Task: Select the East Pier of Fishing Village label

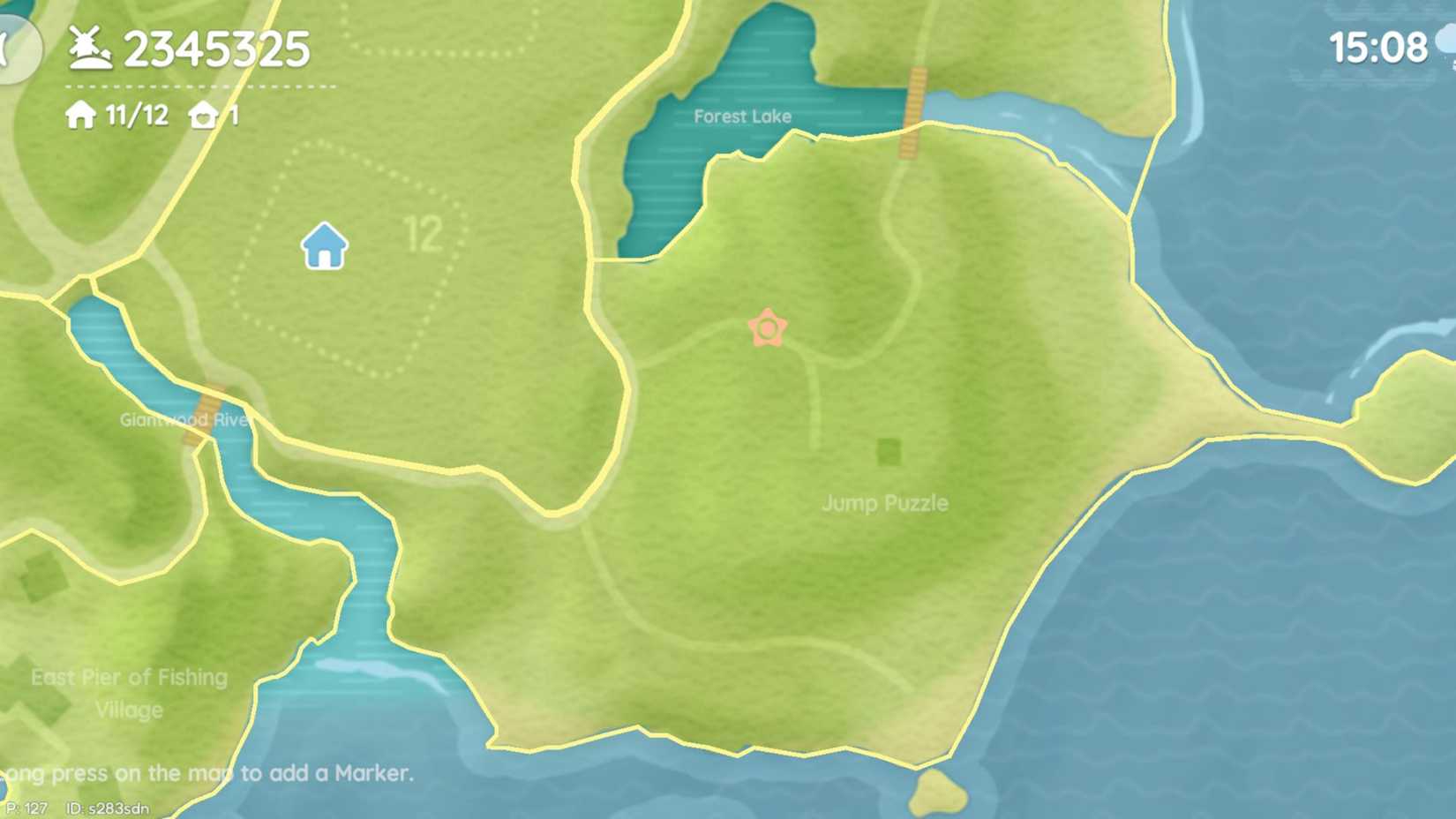Action: (x=130, y=694)
